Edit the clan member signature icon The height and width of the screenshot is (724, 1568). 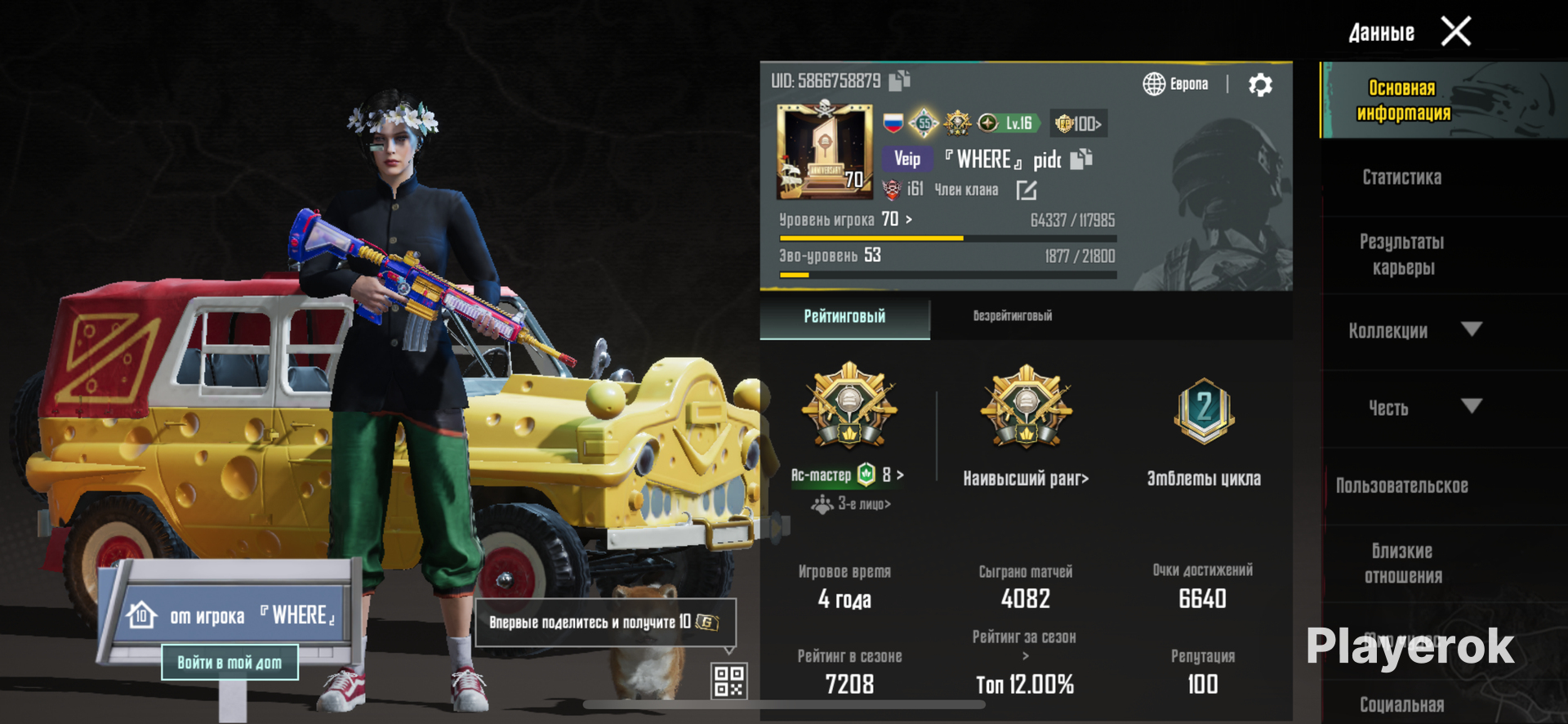1027,190
